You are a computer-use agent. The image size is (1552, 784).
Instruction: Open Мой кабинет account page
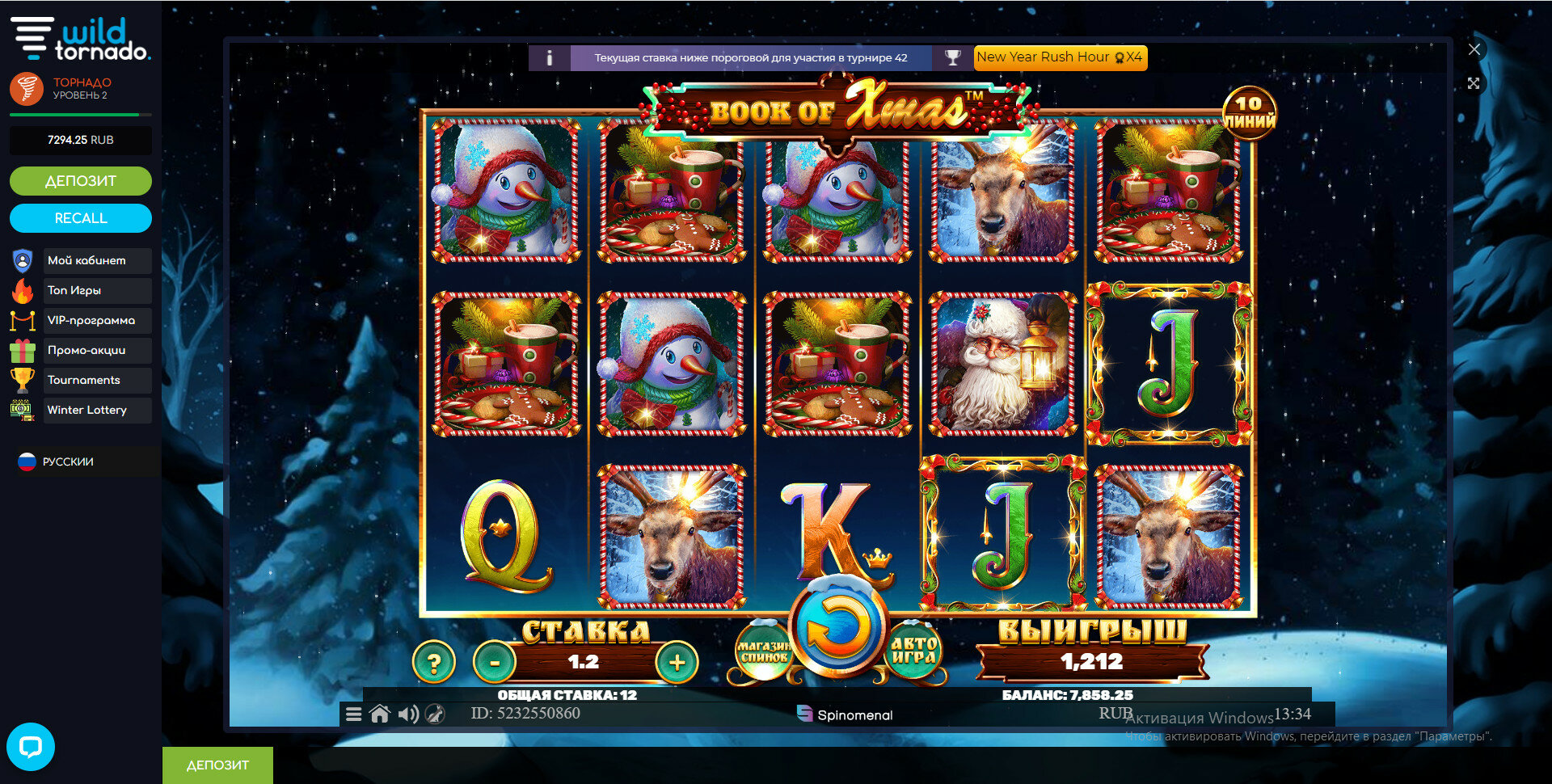86,260
